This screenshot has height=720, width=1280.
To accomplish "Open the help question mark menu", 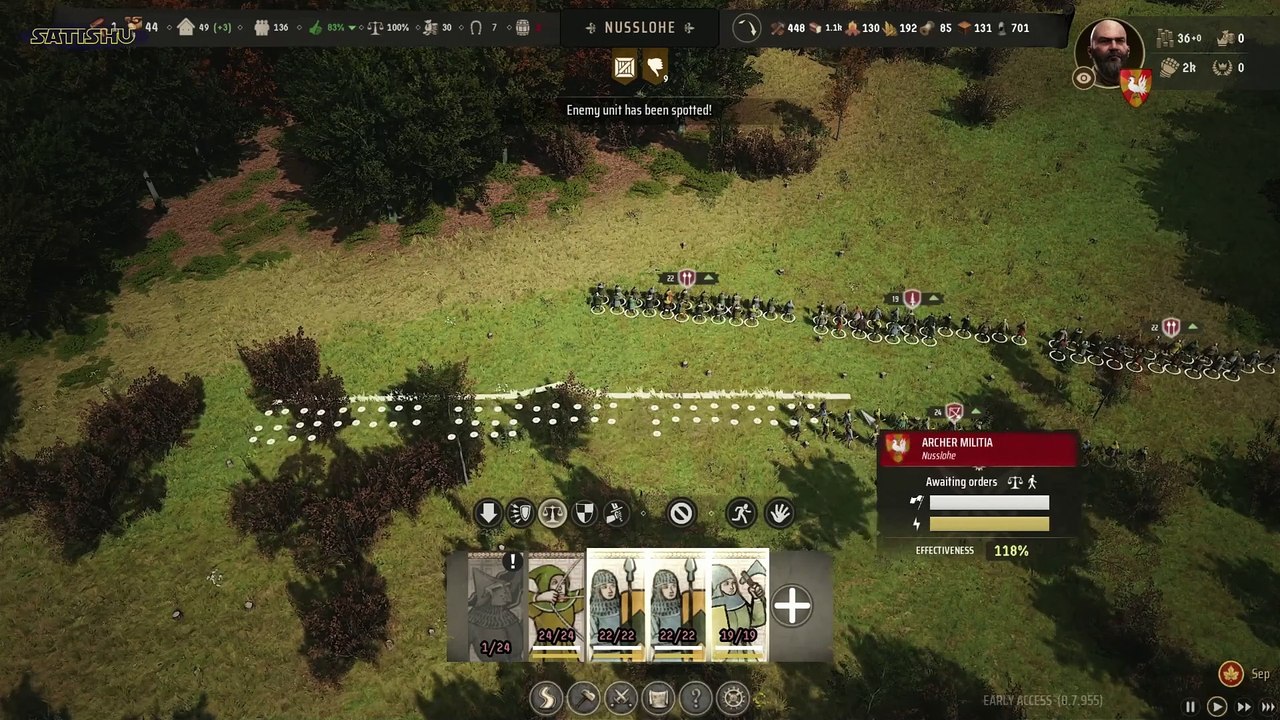I will (696, 697).
